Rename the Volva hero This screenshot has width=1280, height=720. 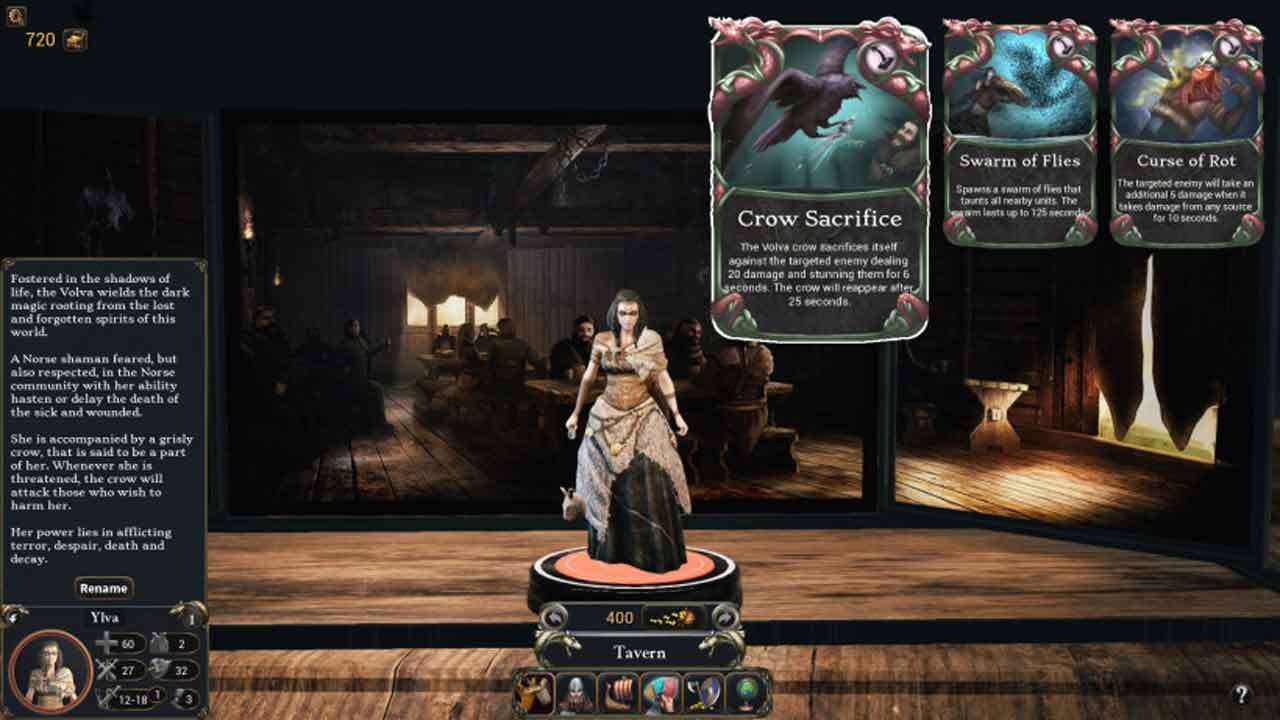[x=104, y=588]
